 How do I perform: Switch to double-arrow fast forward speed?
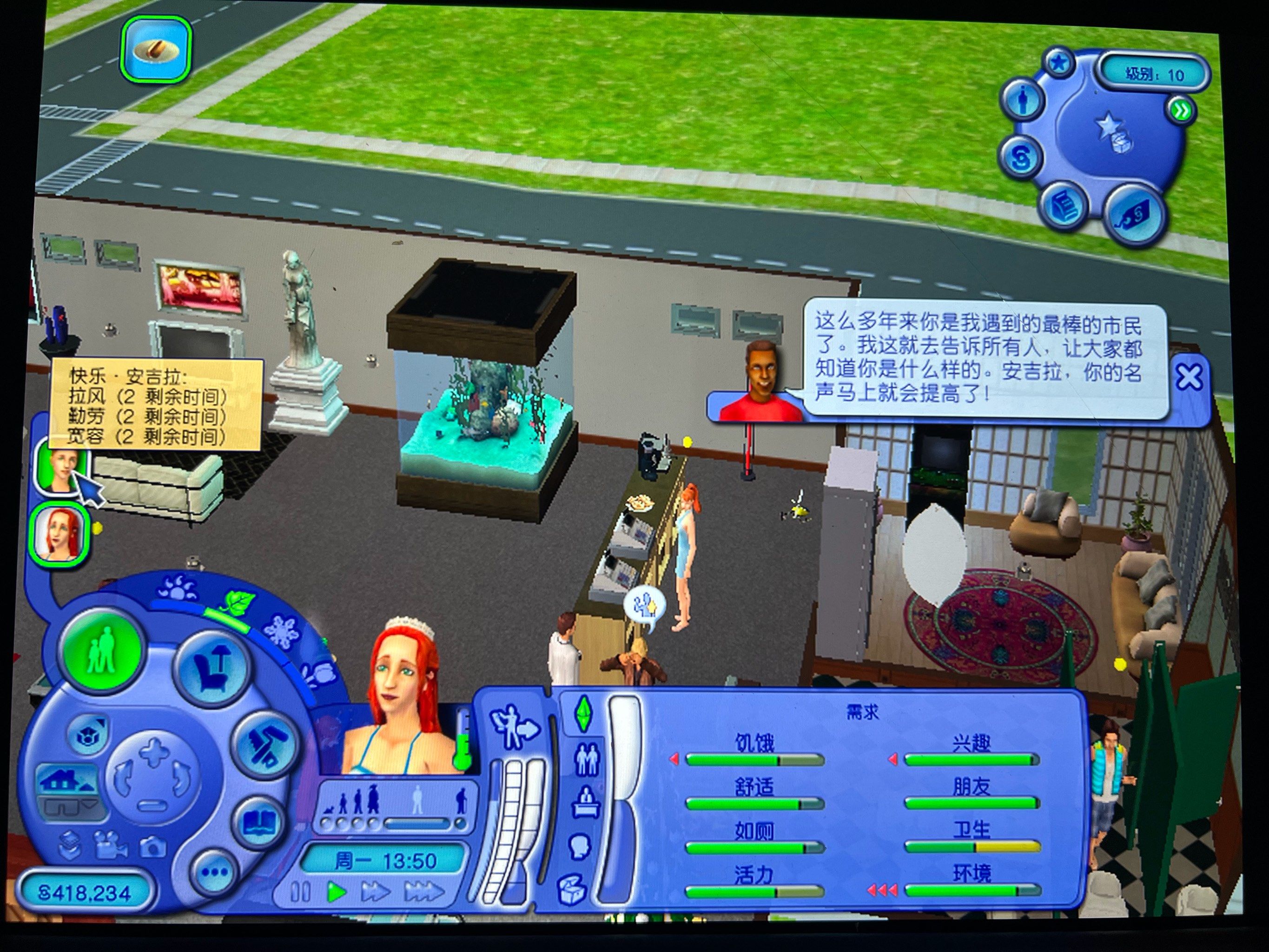coord(376,892)
